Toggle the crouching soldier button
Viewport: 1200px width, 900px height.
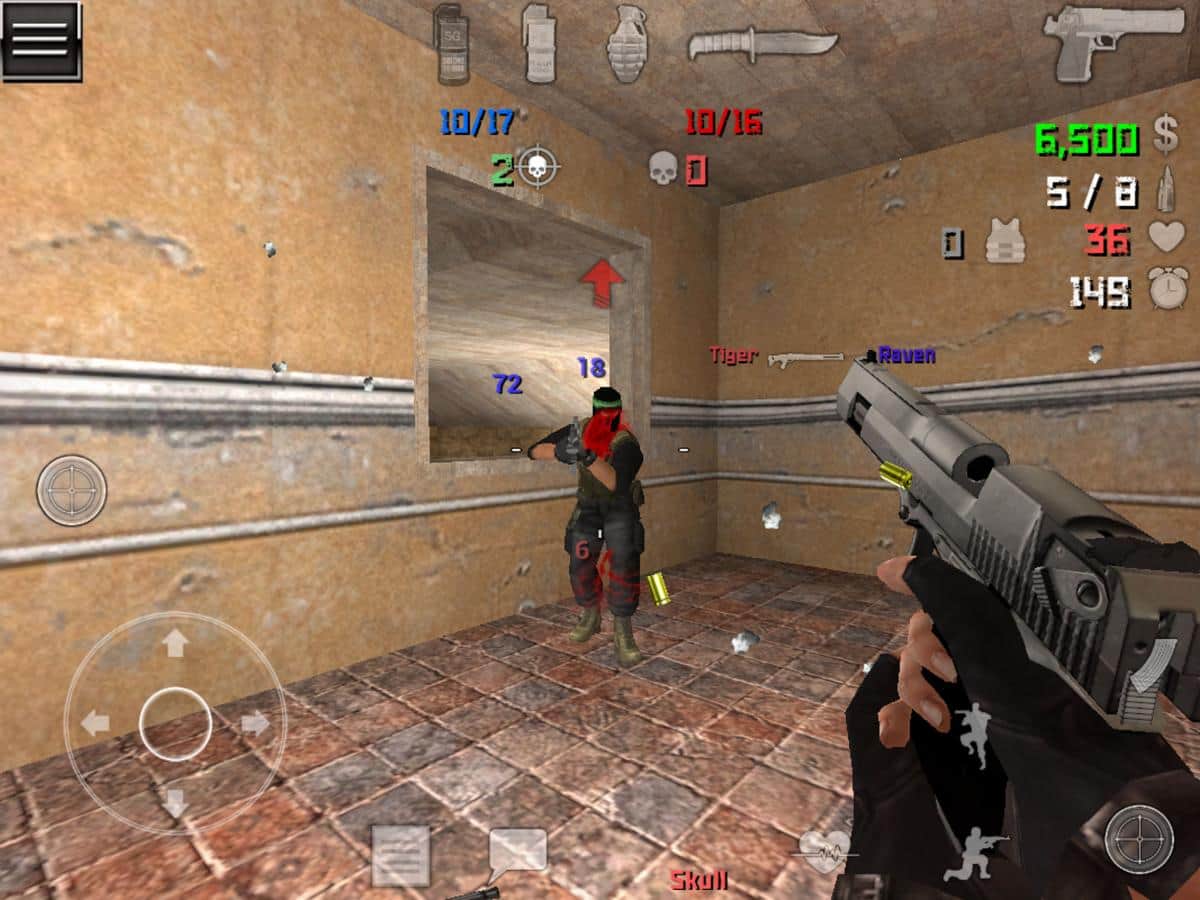968,858
